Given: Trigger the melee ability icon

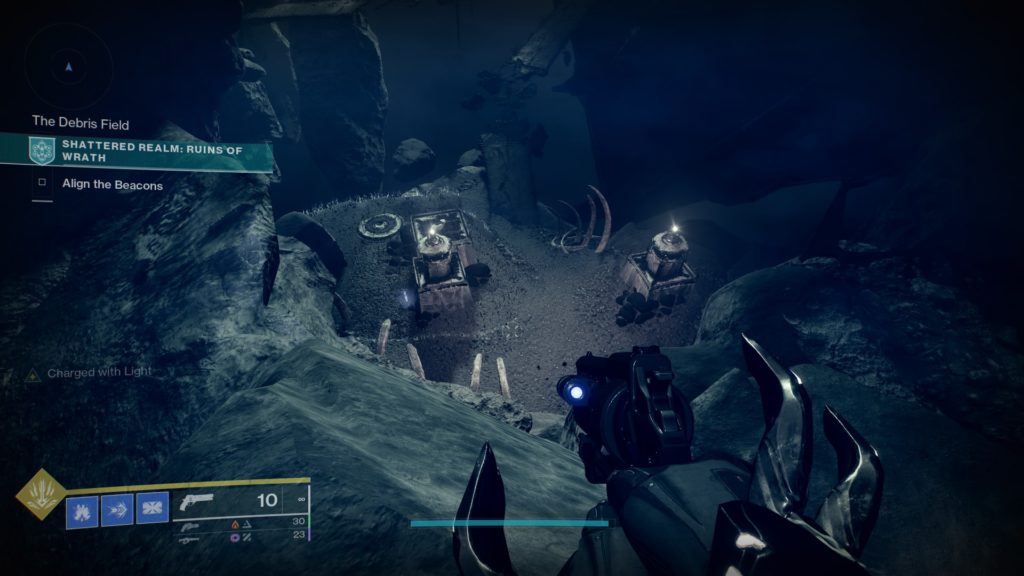Looking at the screenshot, I should [x=117, y=510].
